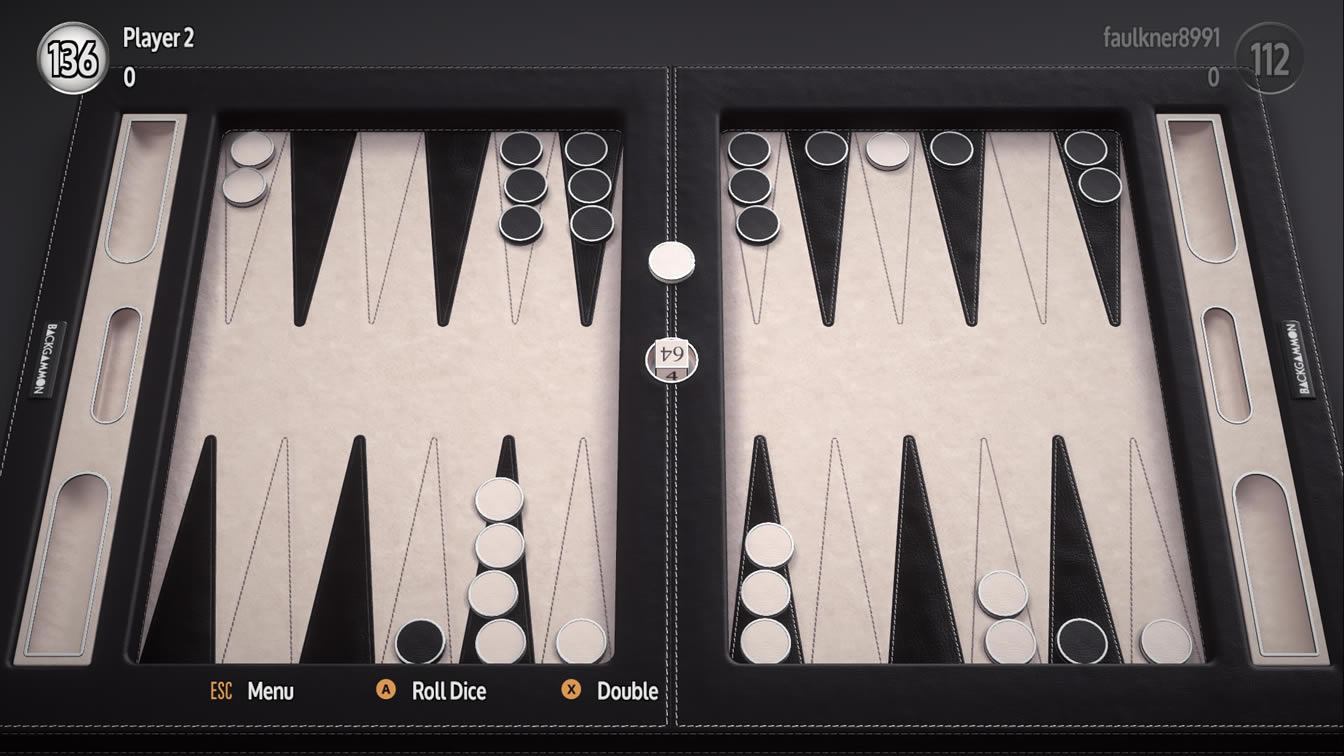Select the top checker of the four-white stack
Viewport: 1344px width, 756px height.
pos(499,499)
